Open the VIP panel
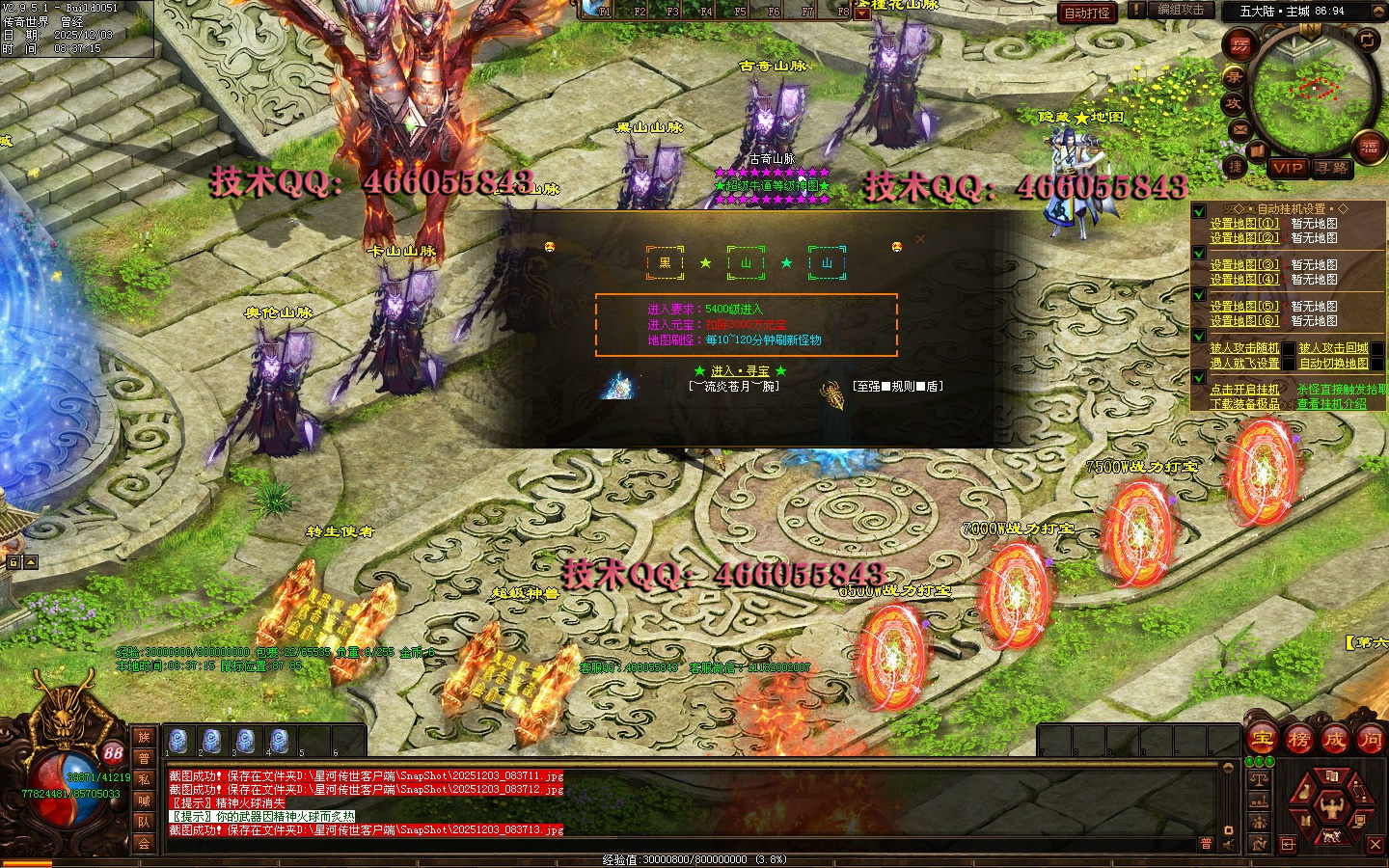 [1288, 168]
